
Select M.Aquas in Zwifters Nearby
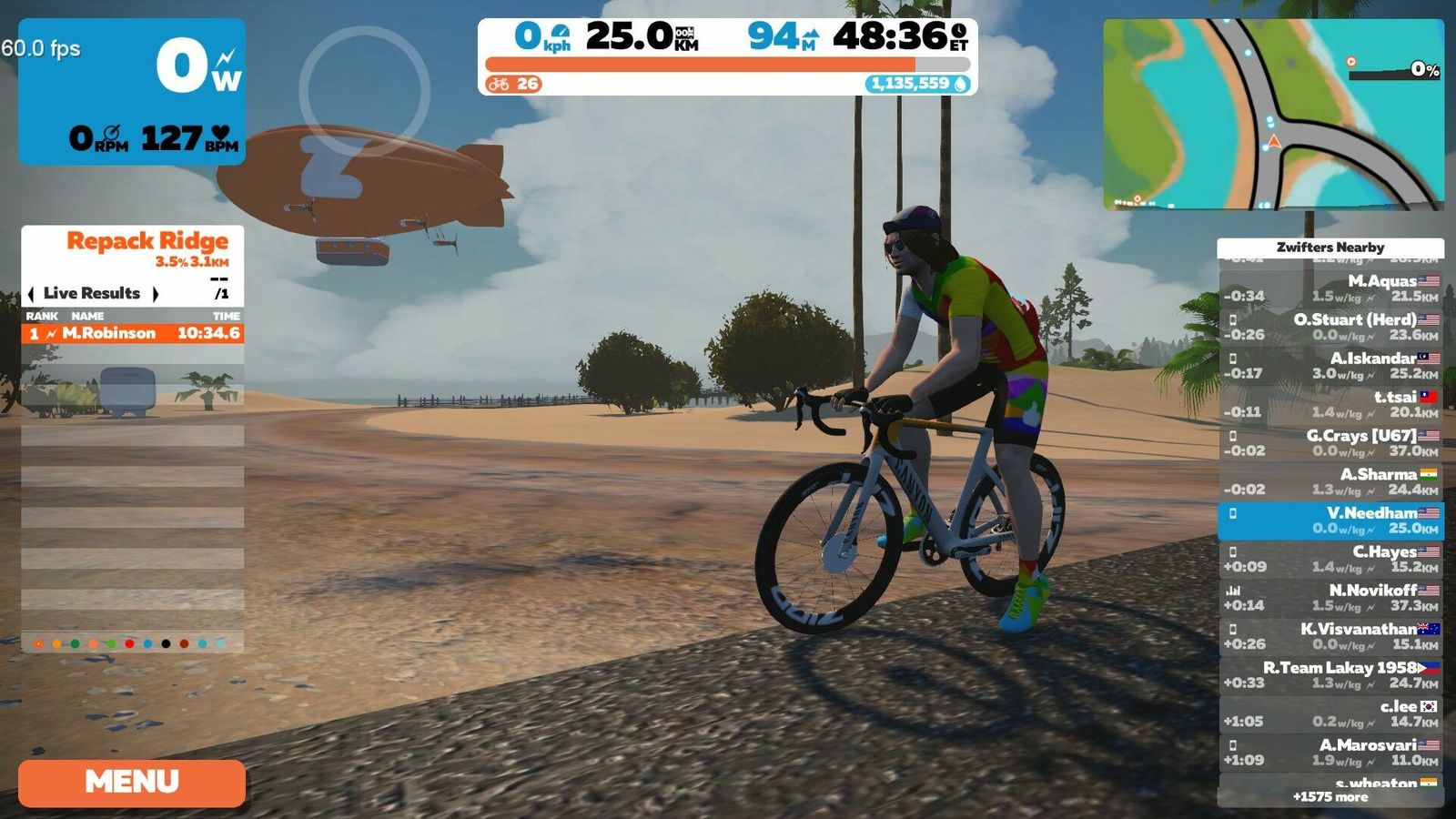click(1330, 288)
